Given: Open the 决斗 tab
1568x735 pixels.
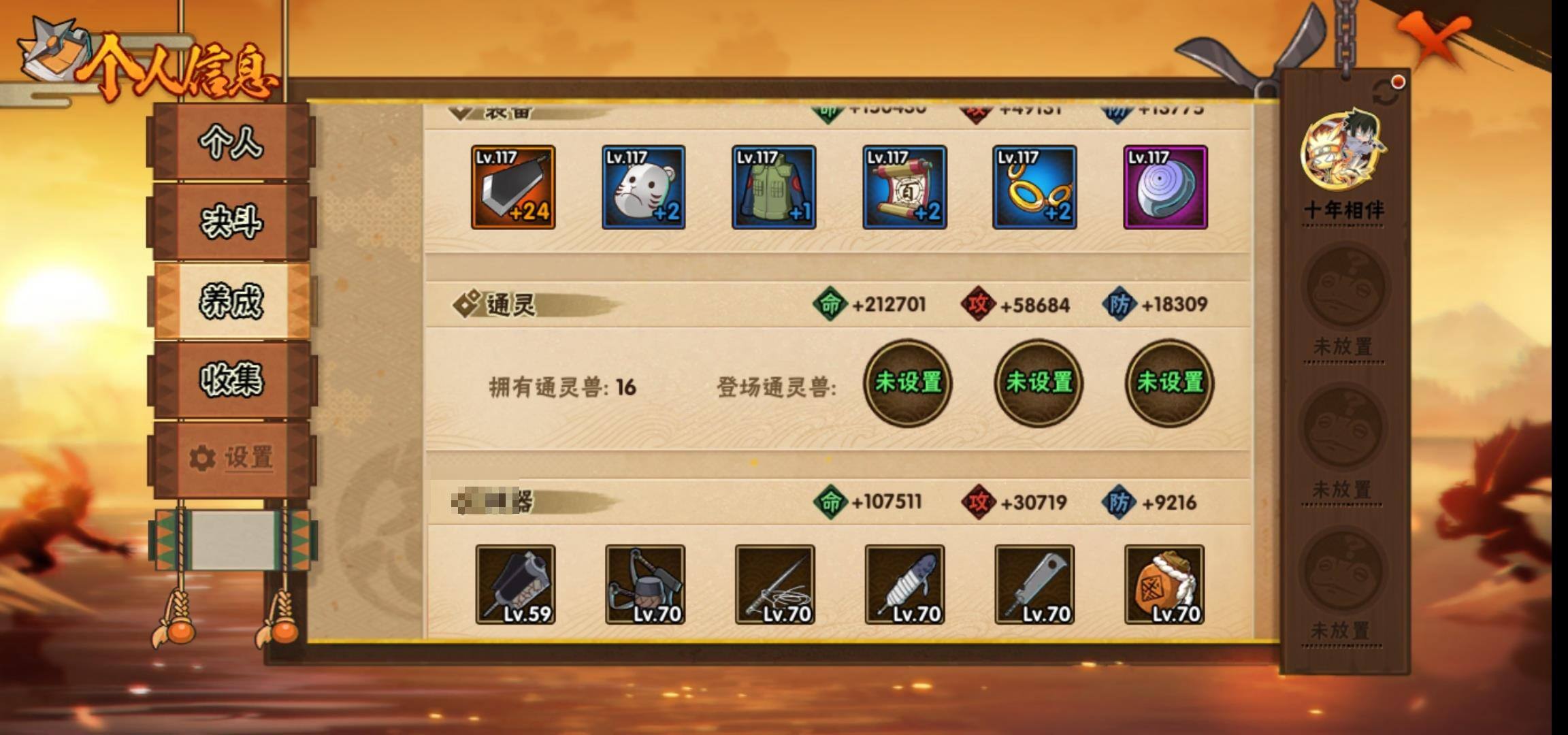Looking at the screenshot, I should coord(231,222).
